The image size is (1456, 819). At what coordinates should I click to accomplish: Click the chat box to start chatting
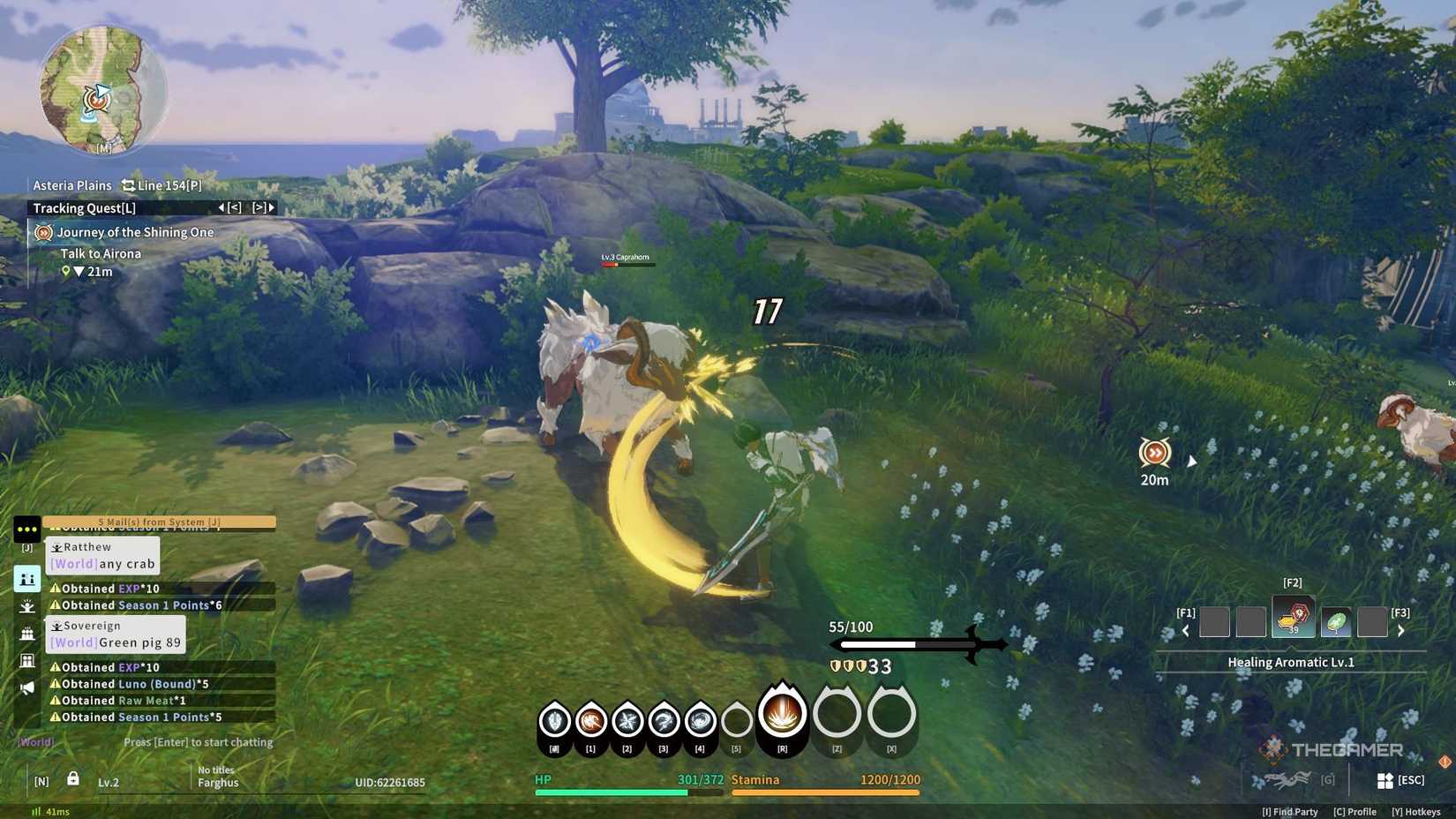198,742
